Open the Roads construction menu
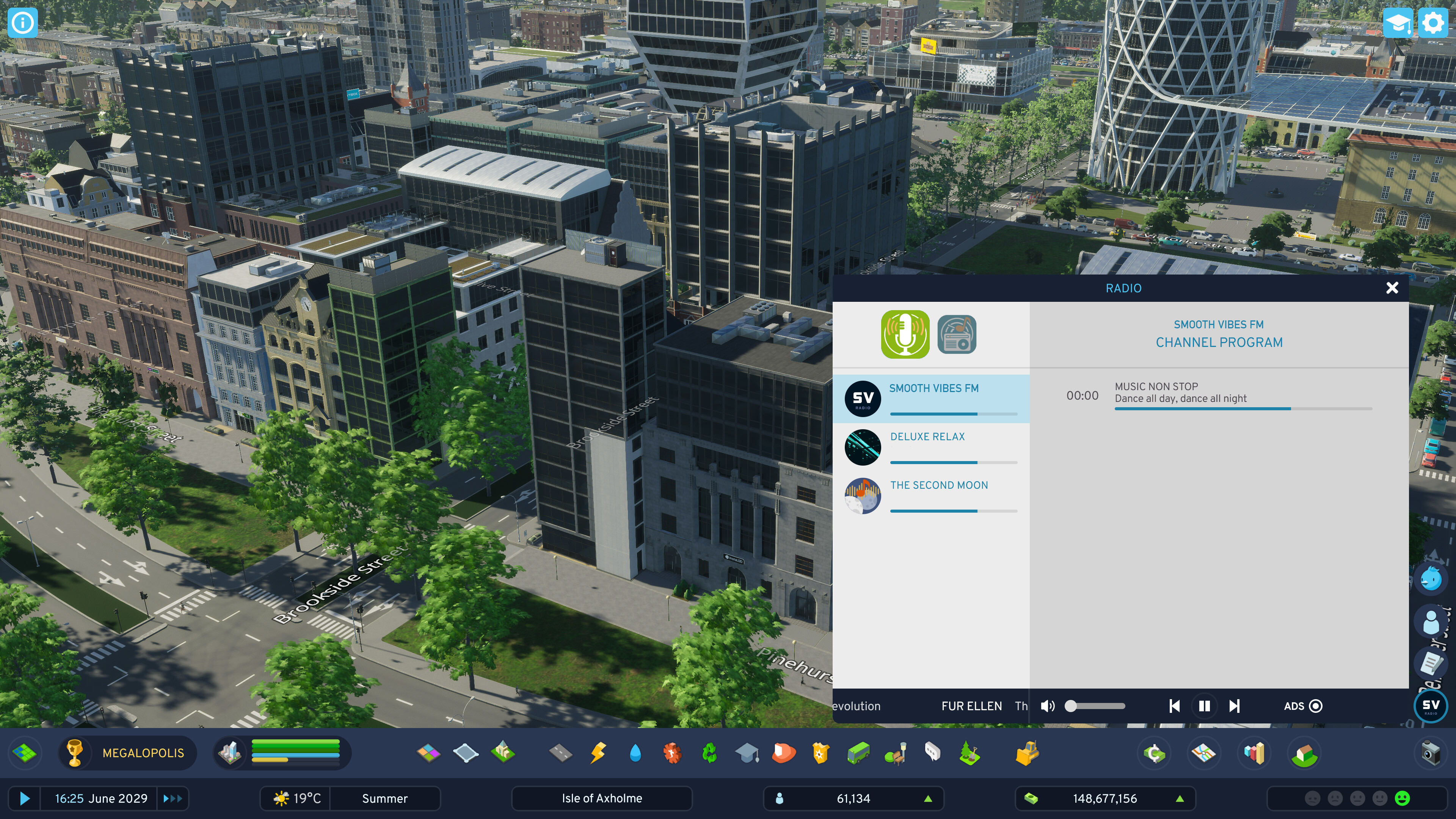 tap(561, 753)
